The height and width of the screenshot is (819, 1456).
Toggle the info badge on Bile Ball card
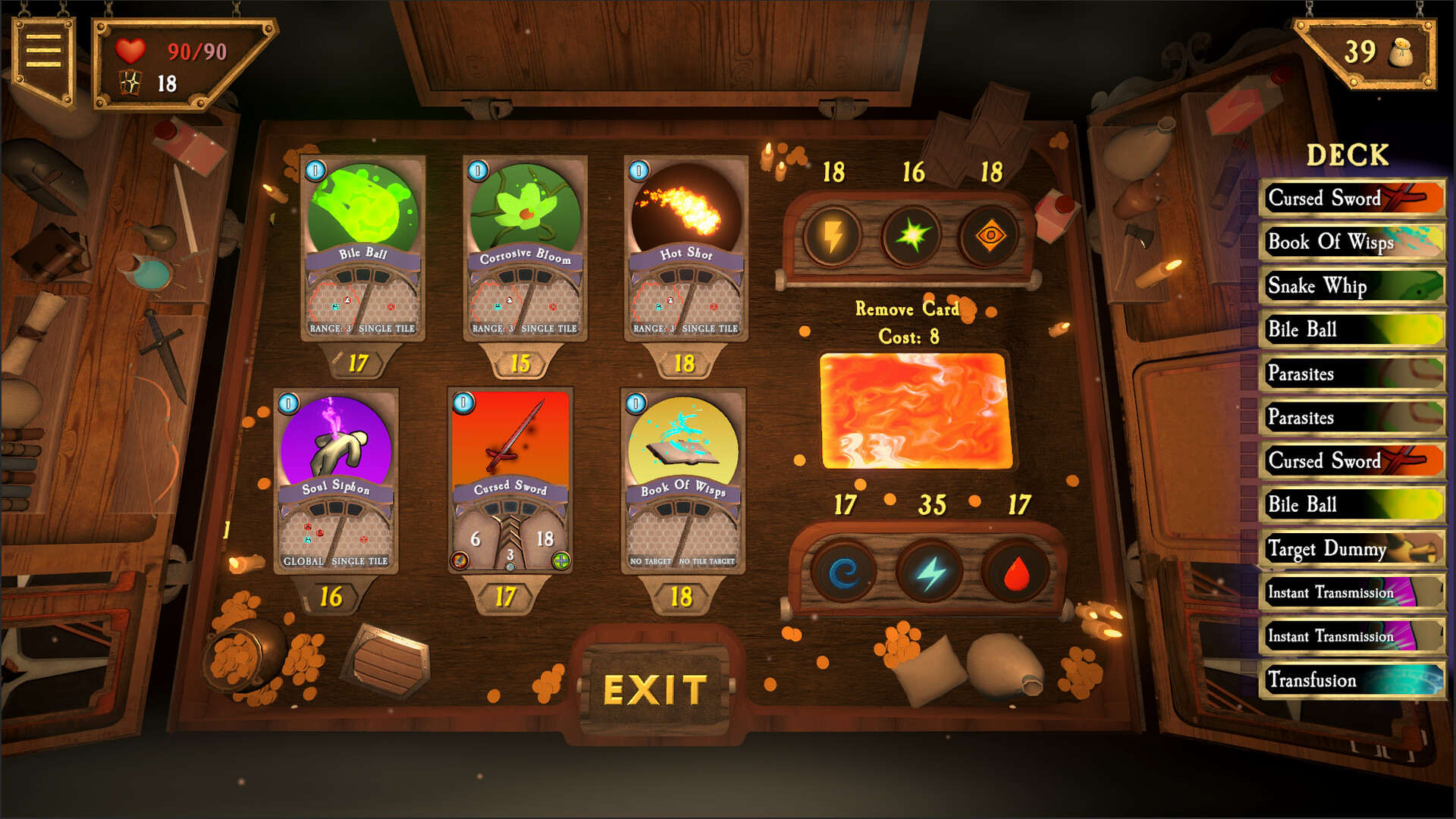pyautogui.click(x=314, y=171)
